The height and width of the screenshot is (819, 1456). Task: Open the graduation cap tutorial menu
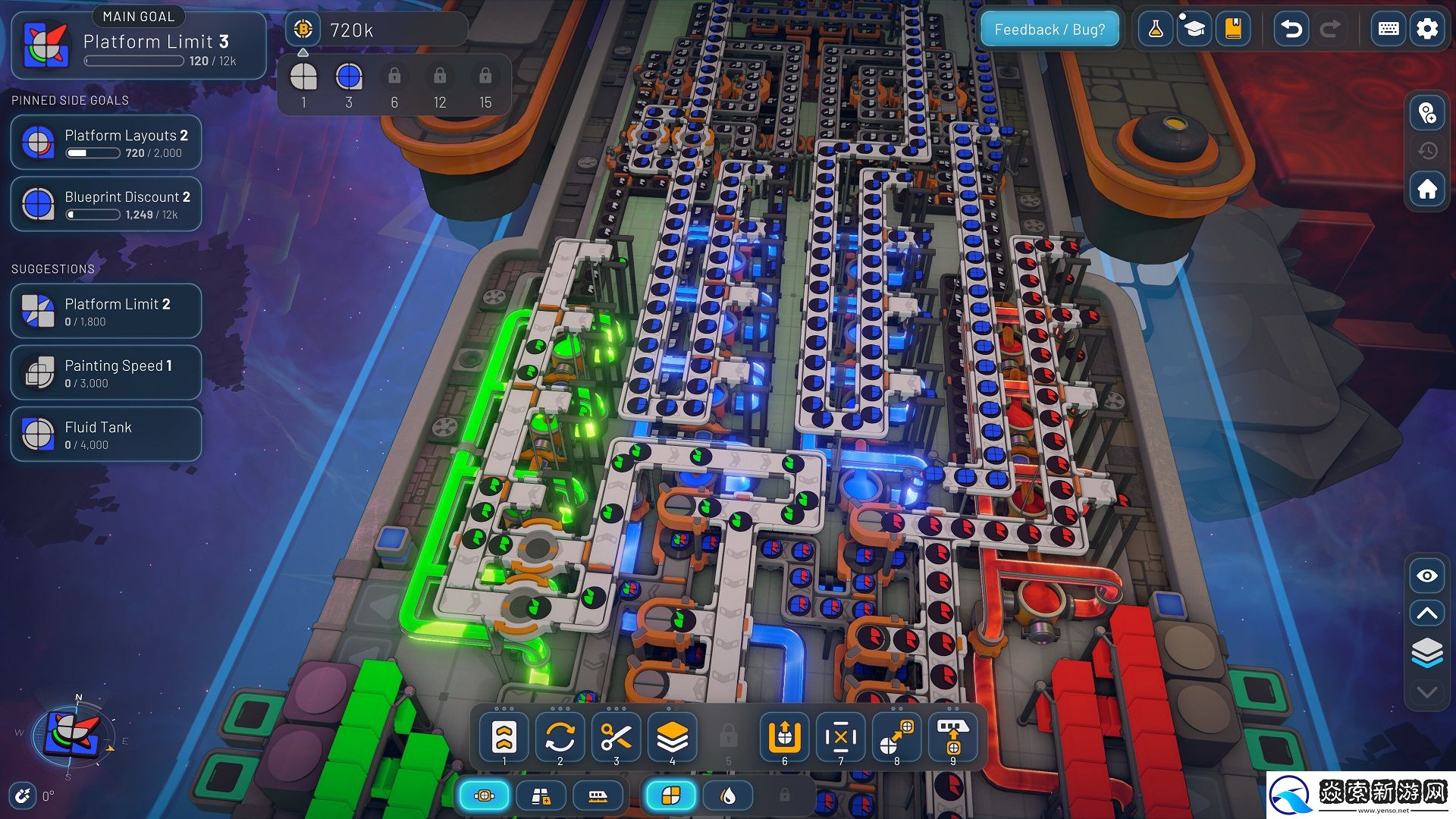click(x=1194, y=30)
